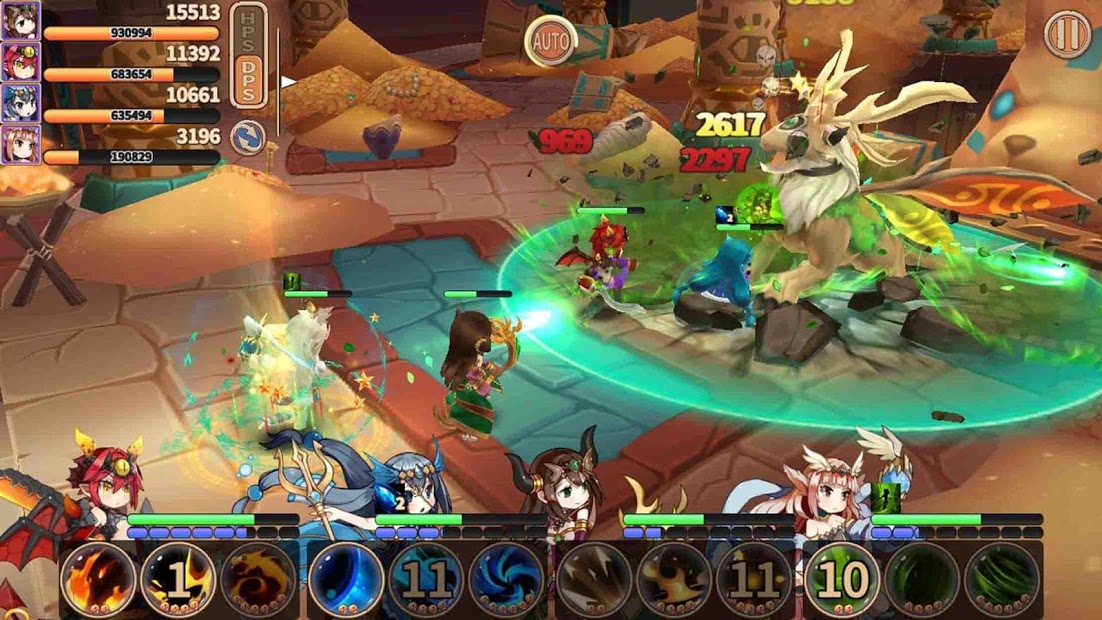Screen dimensions: 1102x620
Task: Pause the battle
Action: point(1068,35)
